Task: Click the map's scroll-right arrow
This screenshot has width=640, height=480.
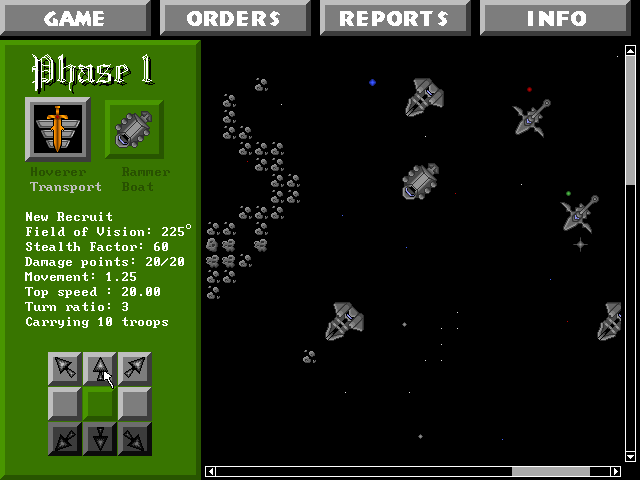Action: coord(616,471)
